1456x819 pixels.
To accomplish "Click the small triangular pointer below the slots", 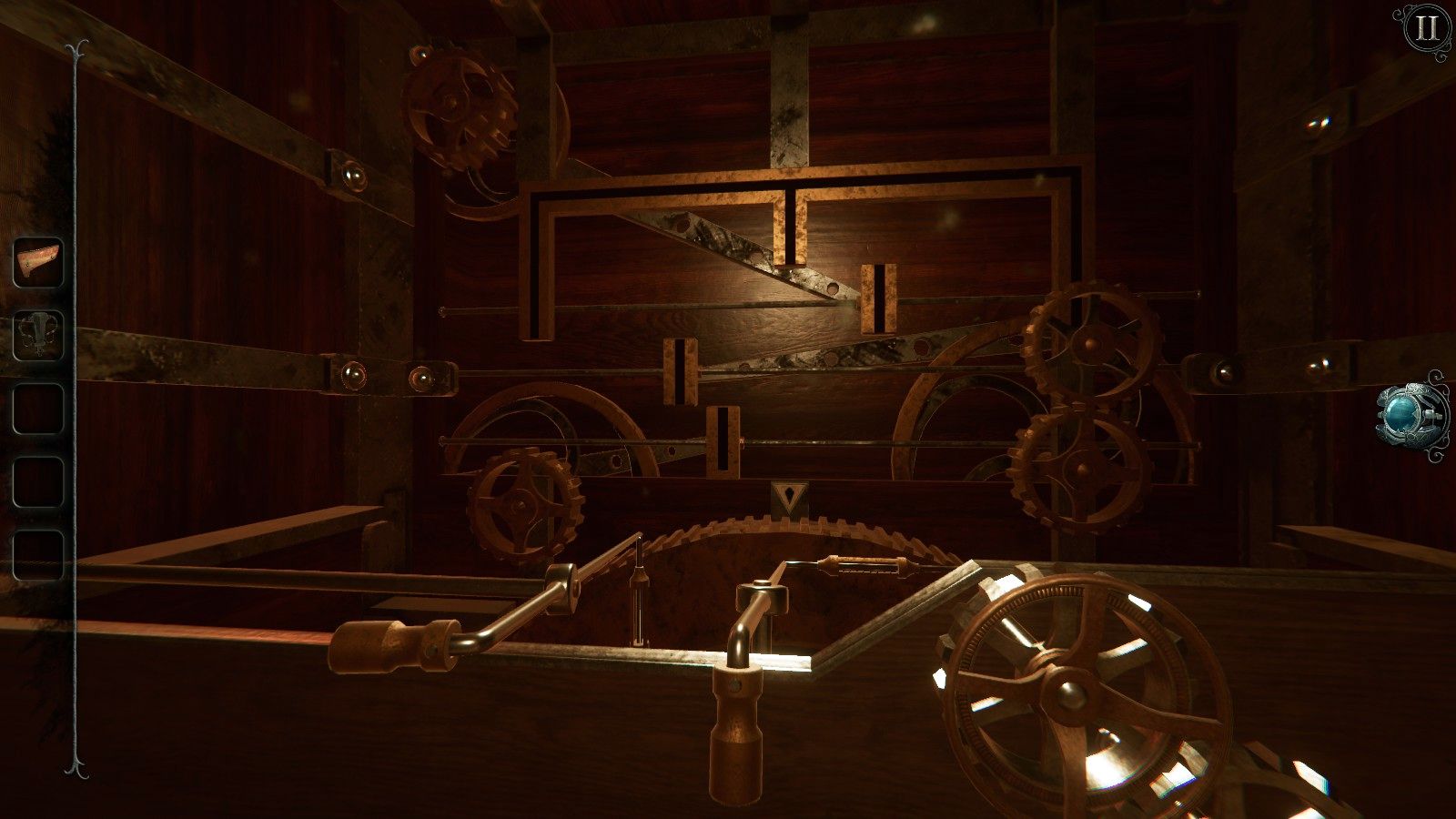I will (788, 496).
